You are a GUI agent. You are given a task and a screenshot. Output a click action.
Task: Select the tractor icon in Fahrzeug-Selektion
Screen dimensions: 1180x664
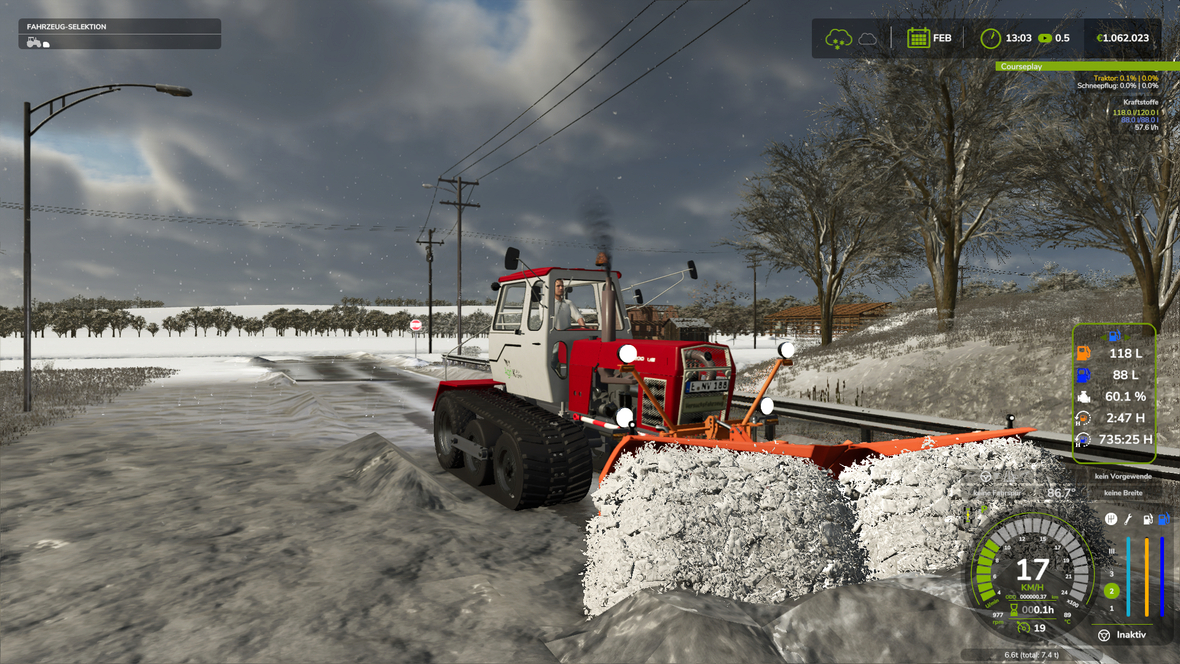tap(34, 43)
